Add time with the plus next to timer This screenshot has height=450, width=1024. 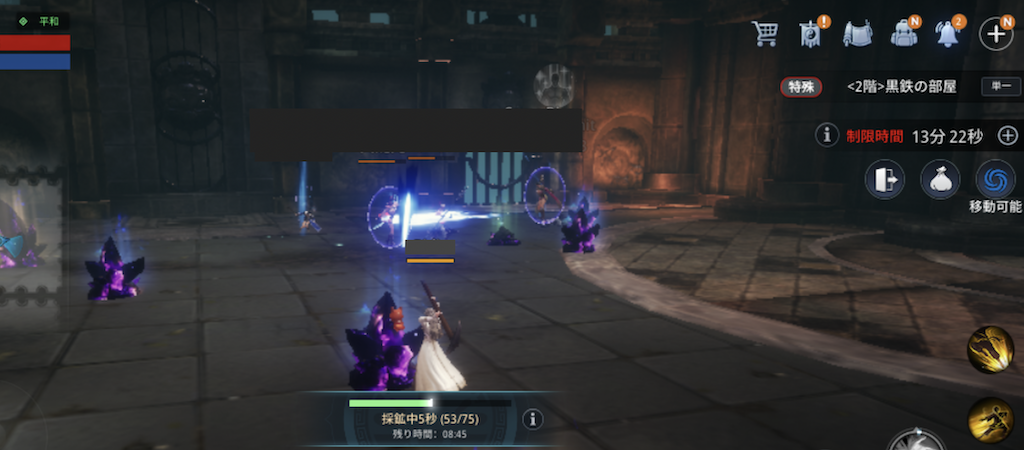click(x=1007, y=135)
